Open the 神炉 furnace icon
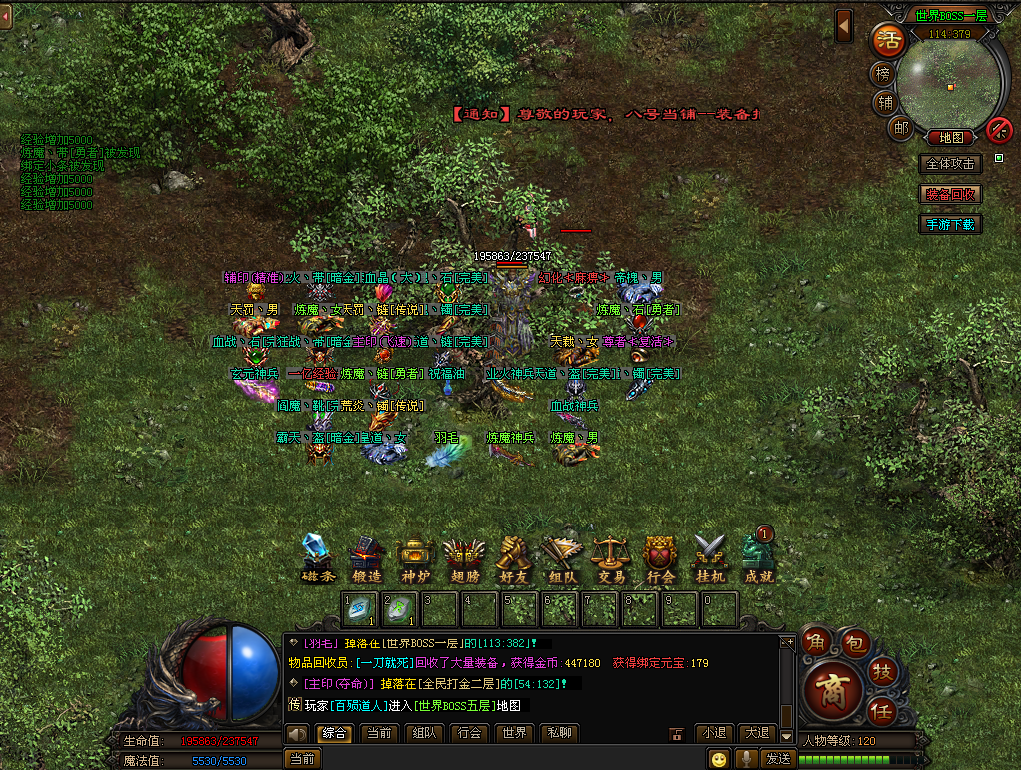Viewport: 1021px width, 770px height. (414, 558)
